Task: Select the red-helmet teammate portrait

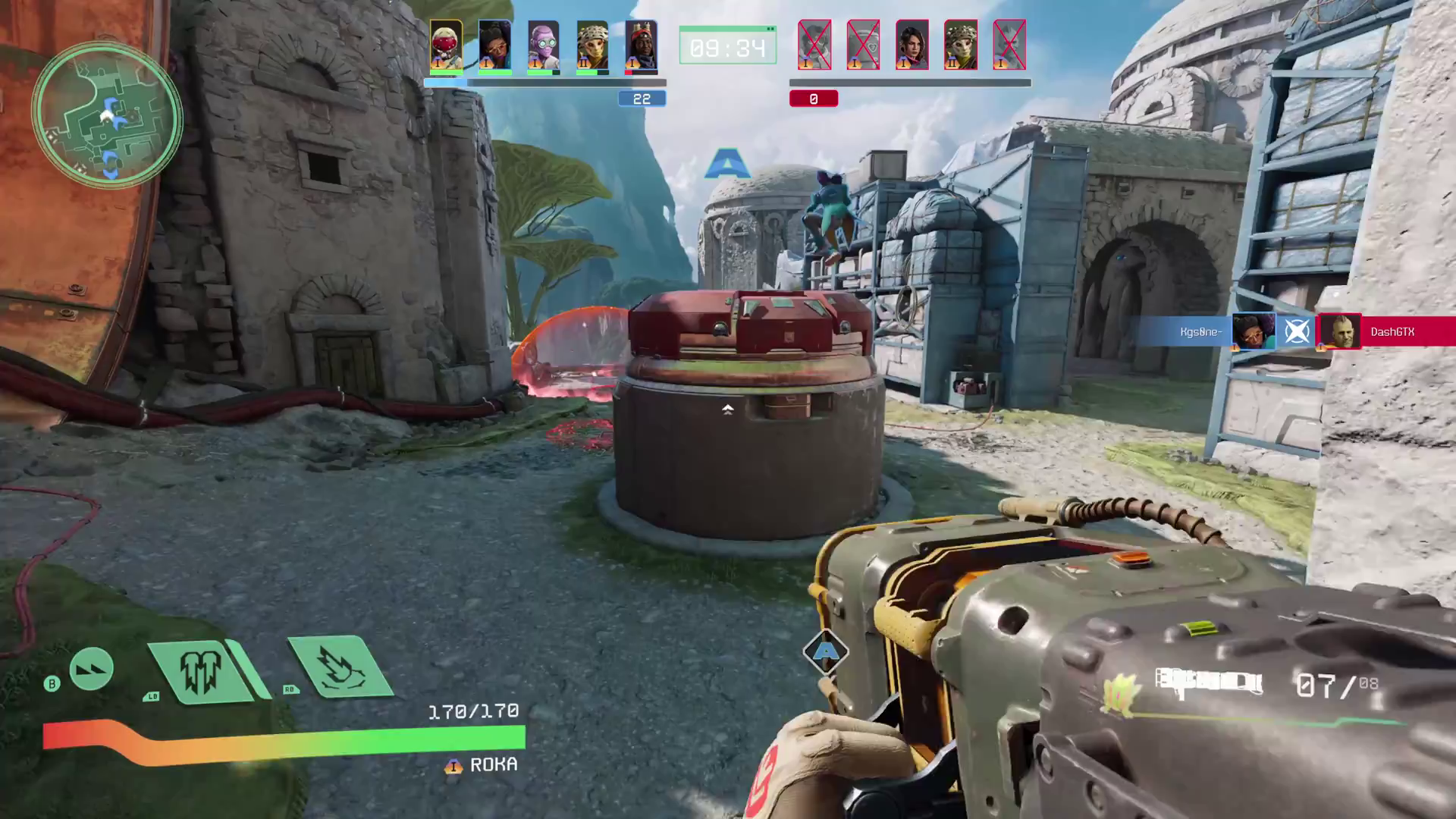Action: [446, 45]
